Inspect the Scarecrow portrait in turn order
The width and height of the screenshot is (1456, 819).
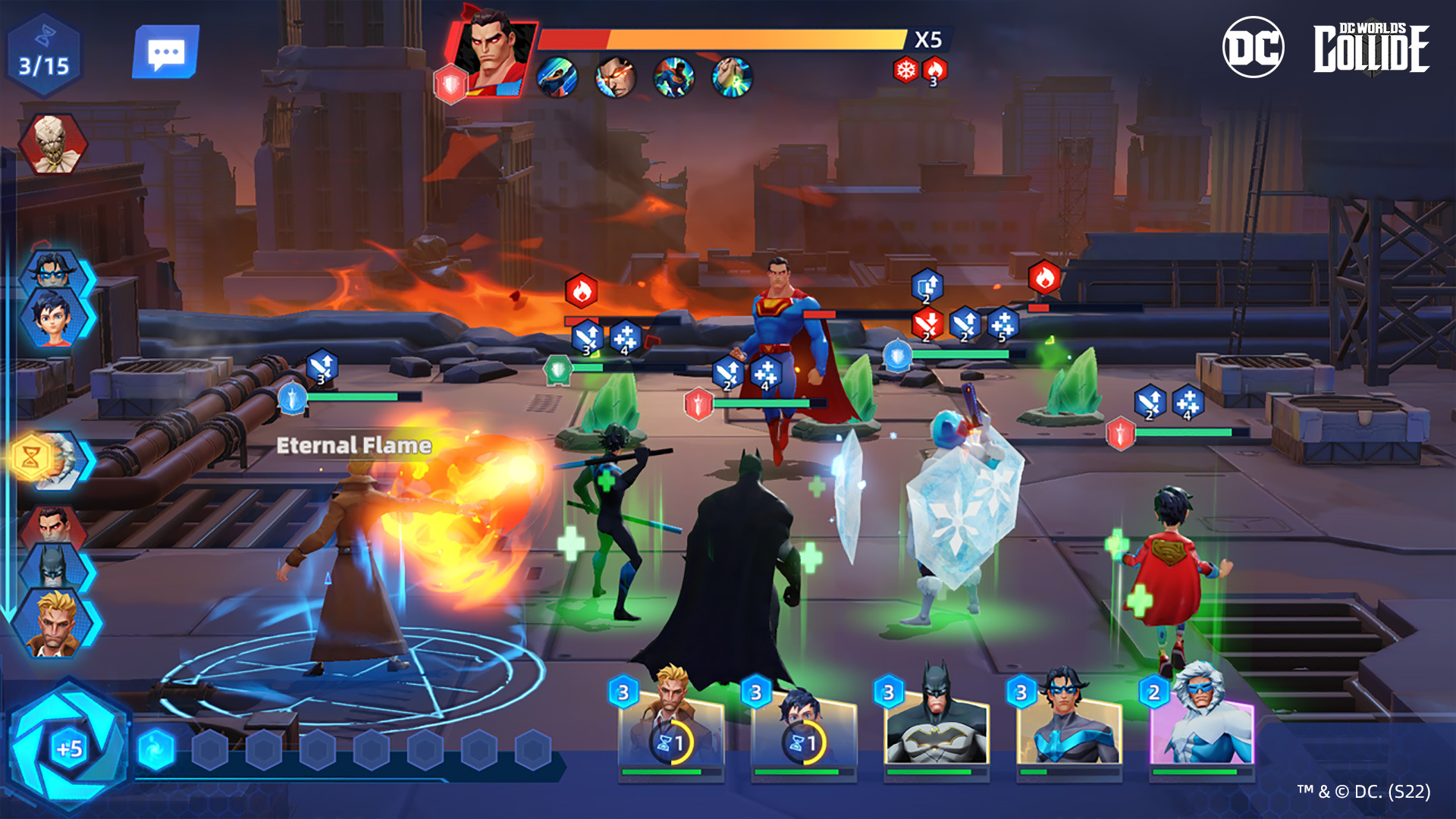[x=53, y=143]
